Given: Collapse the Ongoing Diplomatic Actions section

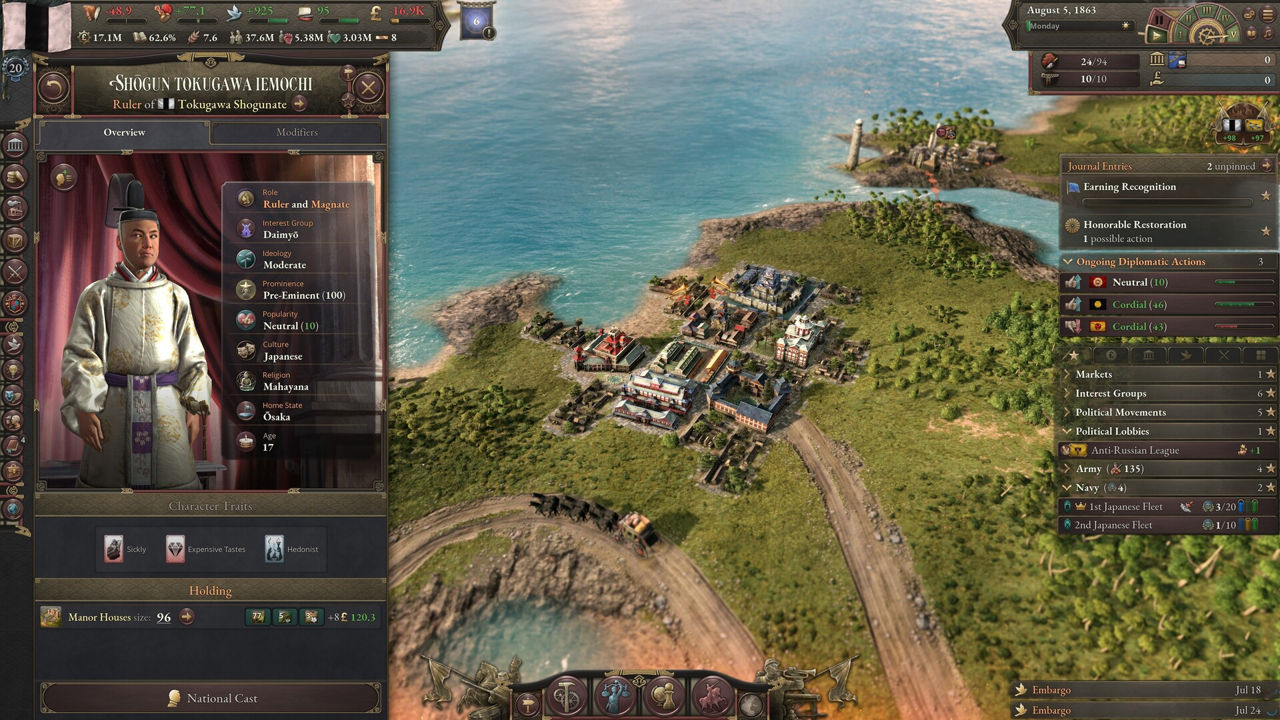Looking at the screenshot, I should [1068, 262].
